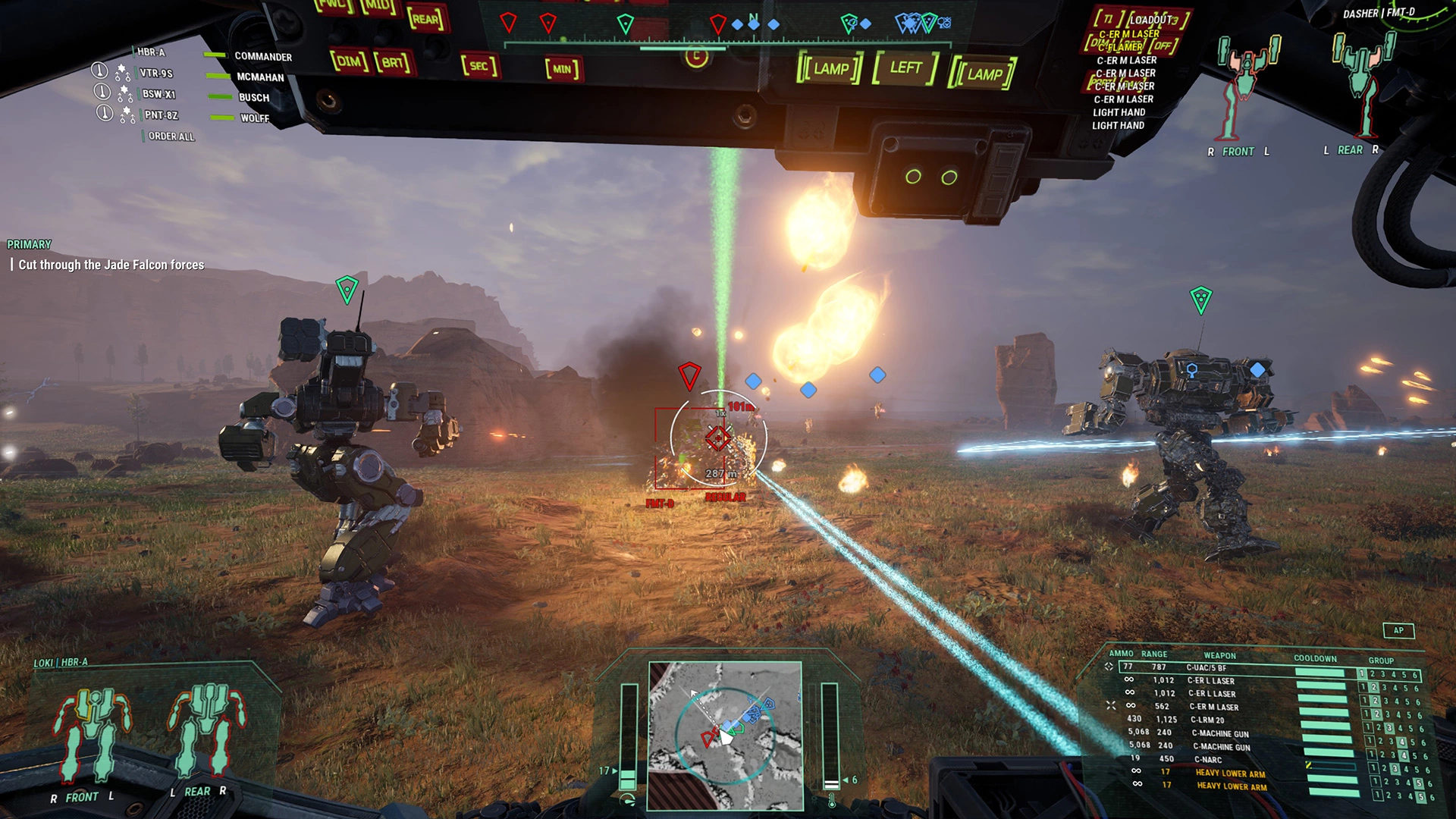
Task: Activate the BRT cockpit button
Action: pos(393,62)
